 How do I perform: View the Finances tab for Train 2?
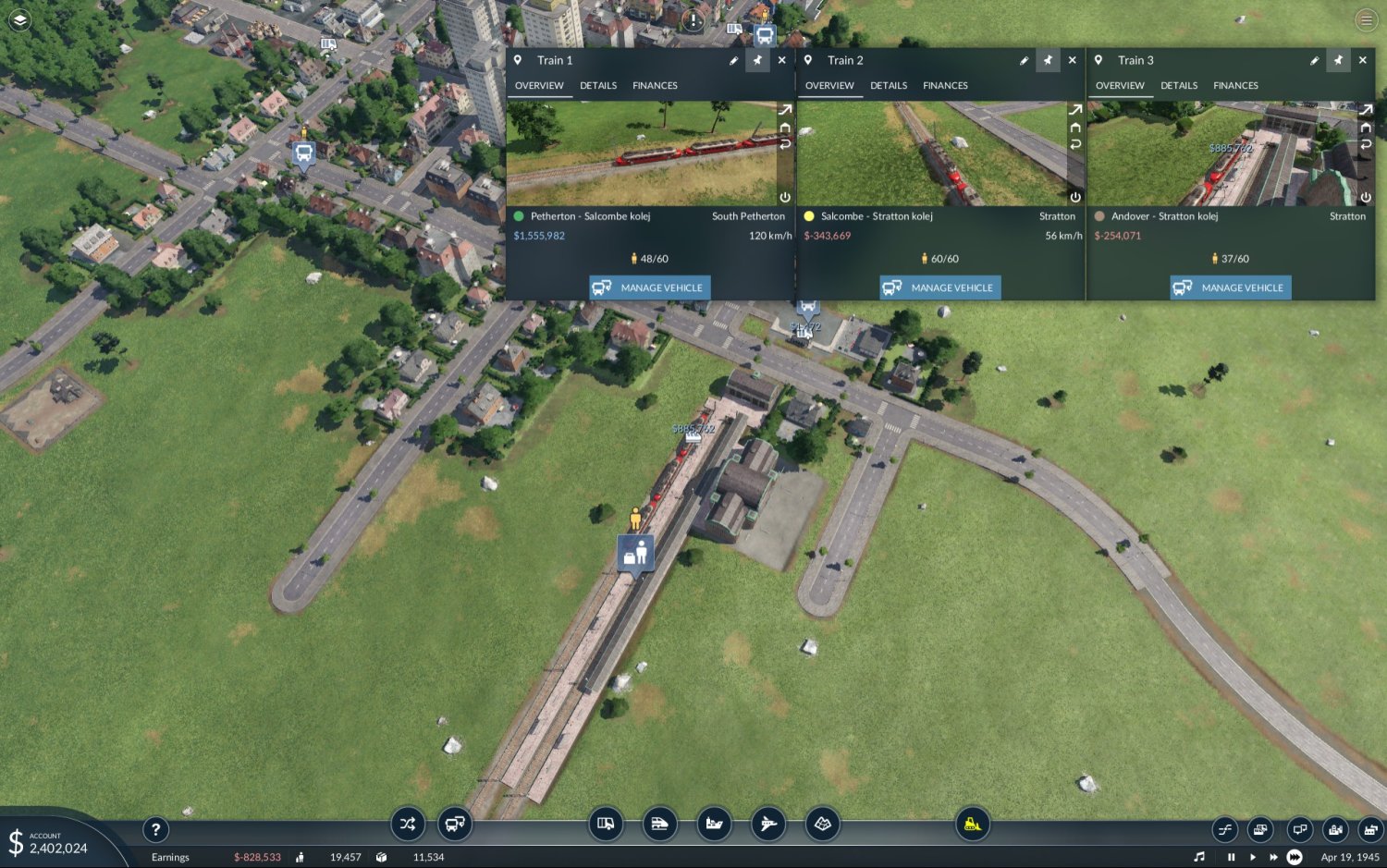pos(945,85)
